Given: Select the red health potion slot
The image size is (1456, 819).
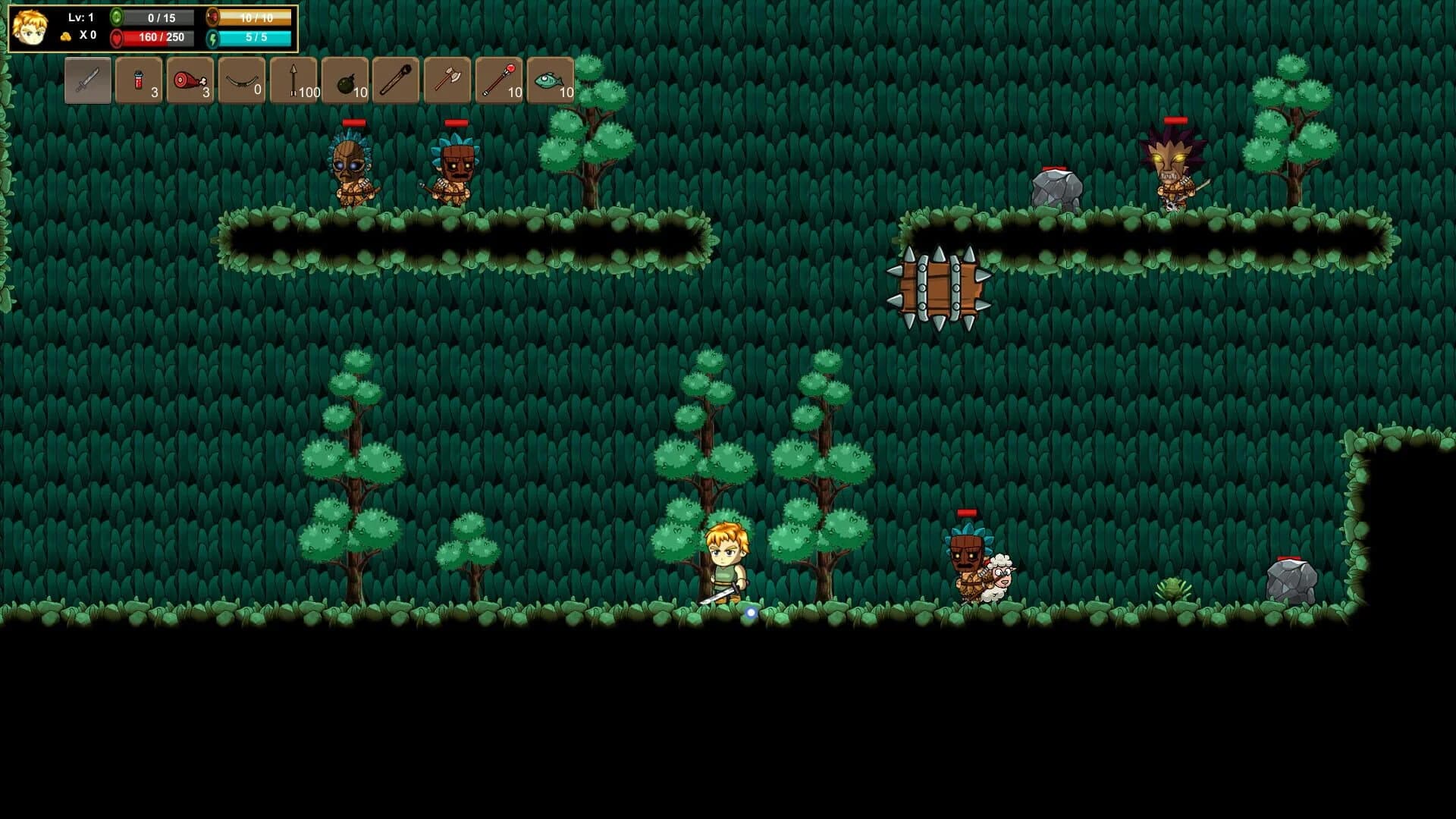Looking at the screenshot, I should [138, 80].
